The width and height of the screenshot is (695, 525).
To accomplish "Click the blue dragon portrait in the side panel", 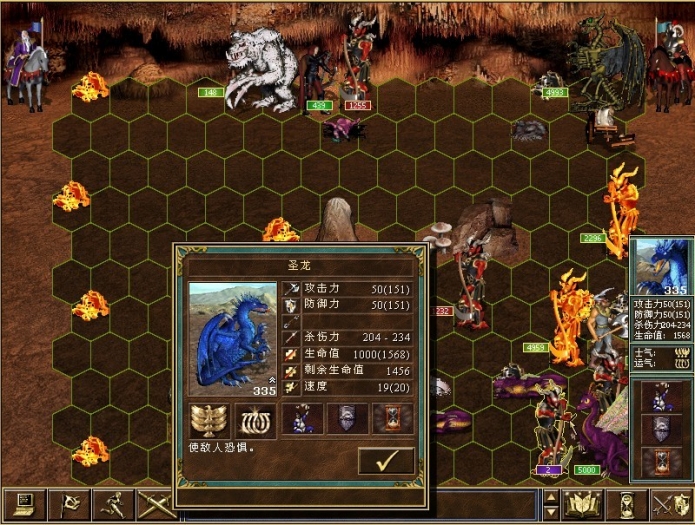I will click(x=659, y=266).
